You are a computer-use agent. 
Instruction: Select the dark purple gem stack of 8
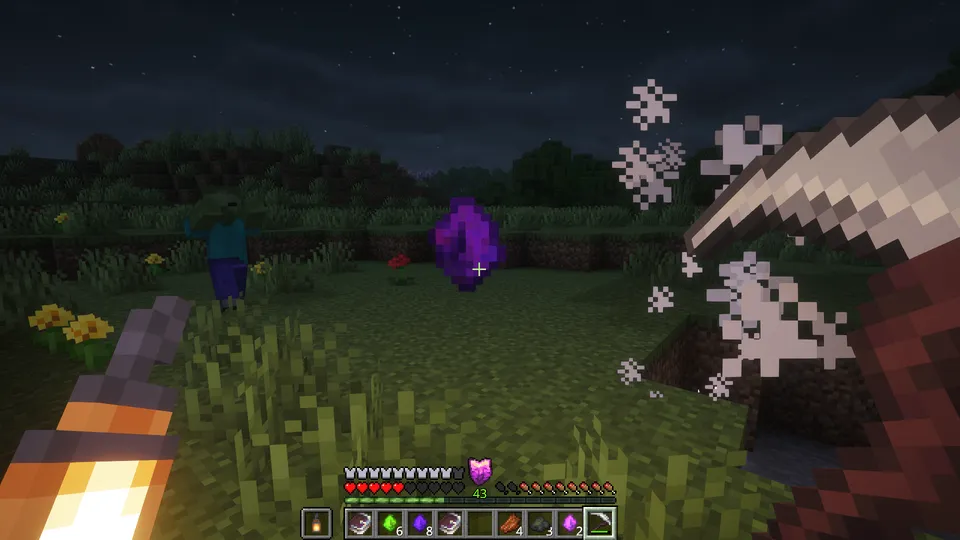pos(421,522)
